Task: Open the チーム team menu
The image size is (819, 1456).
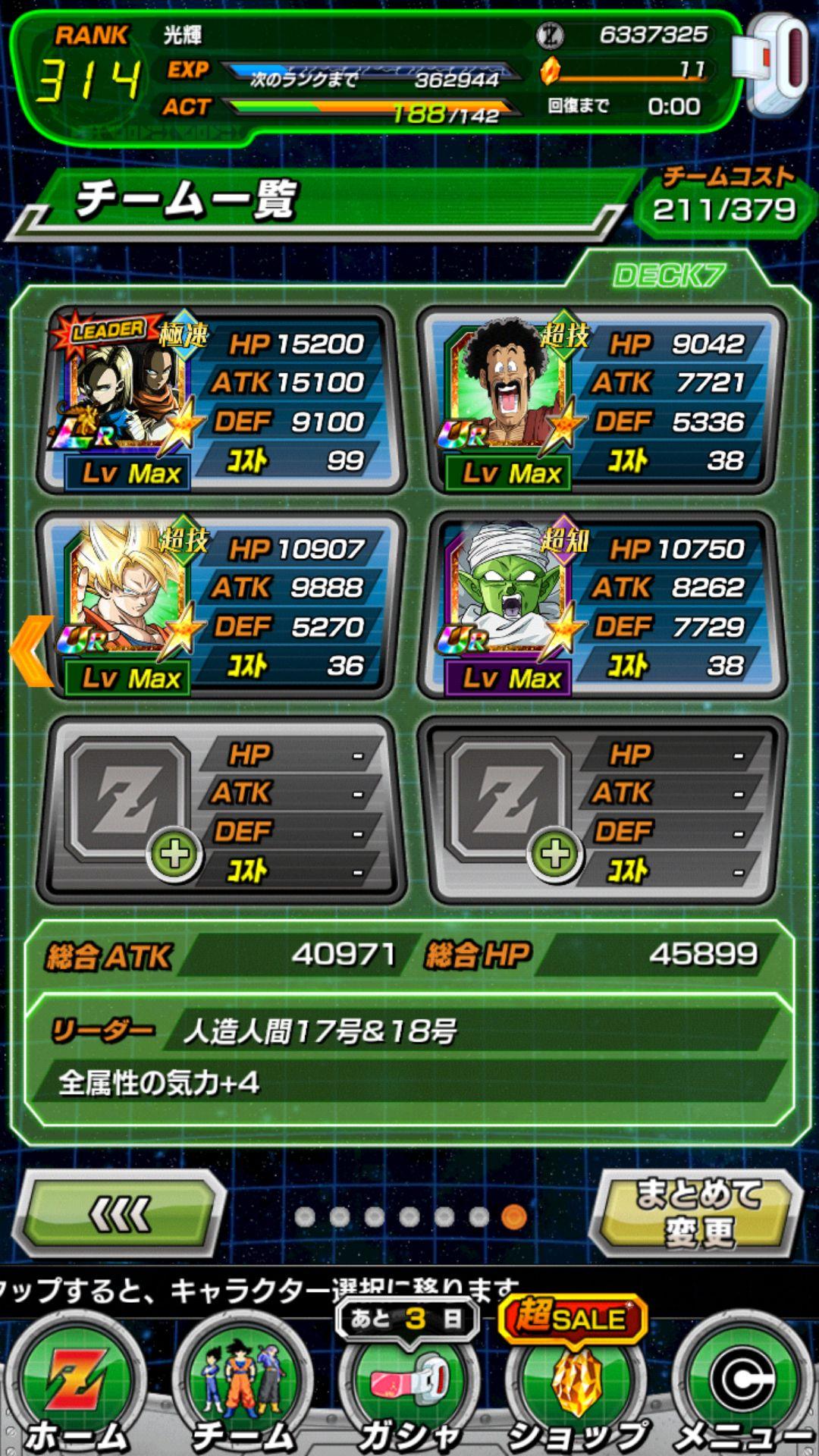Action: point(243,1388)
